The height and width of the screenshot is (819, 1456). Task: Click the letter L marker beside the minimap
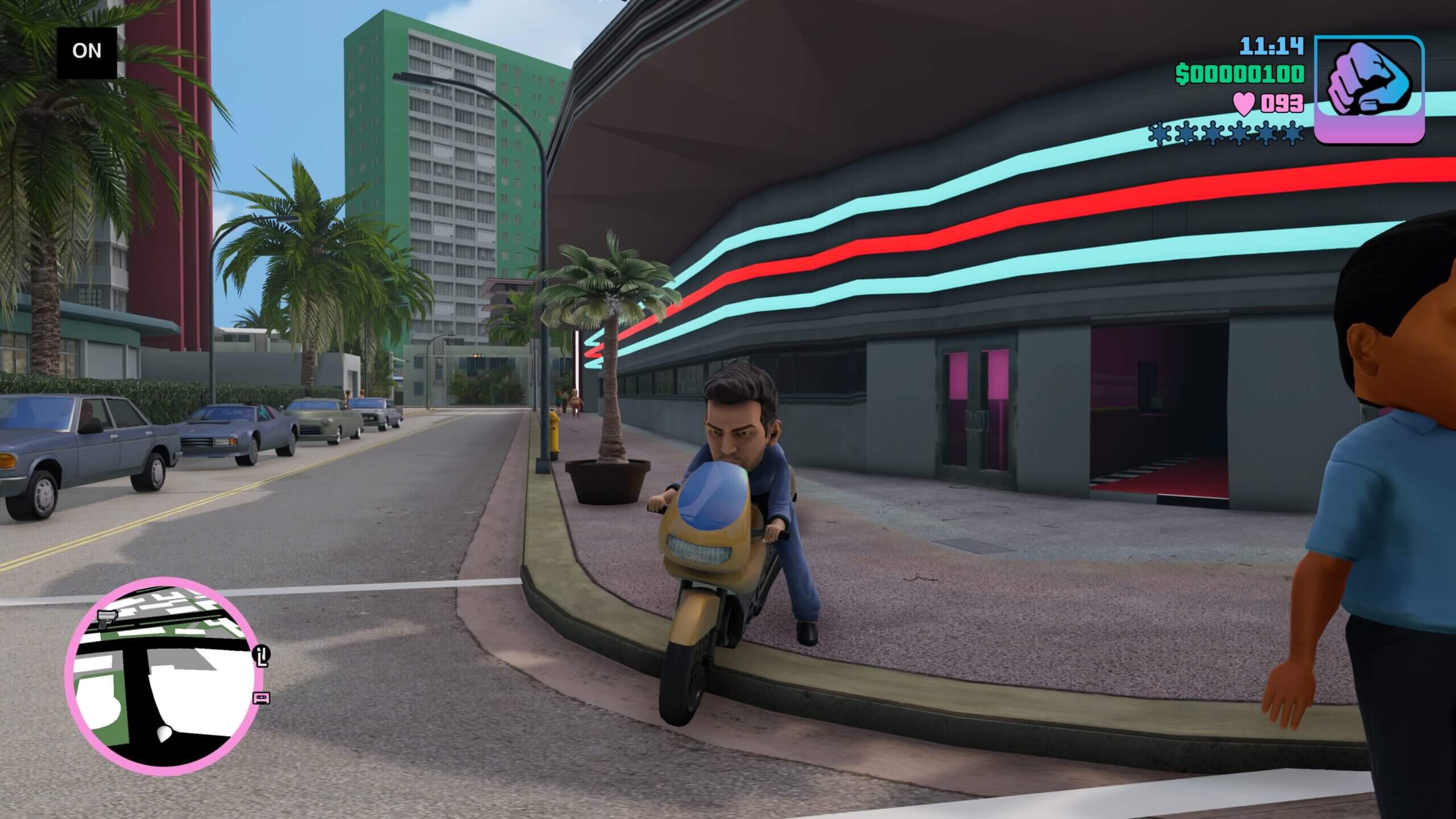tap(262, 656)
